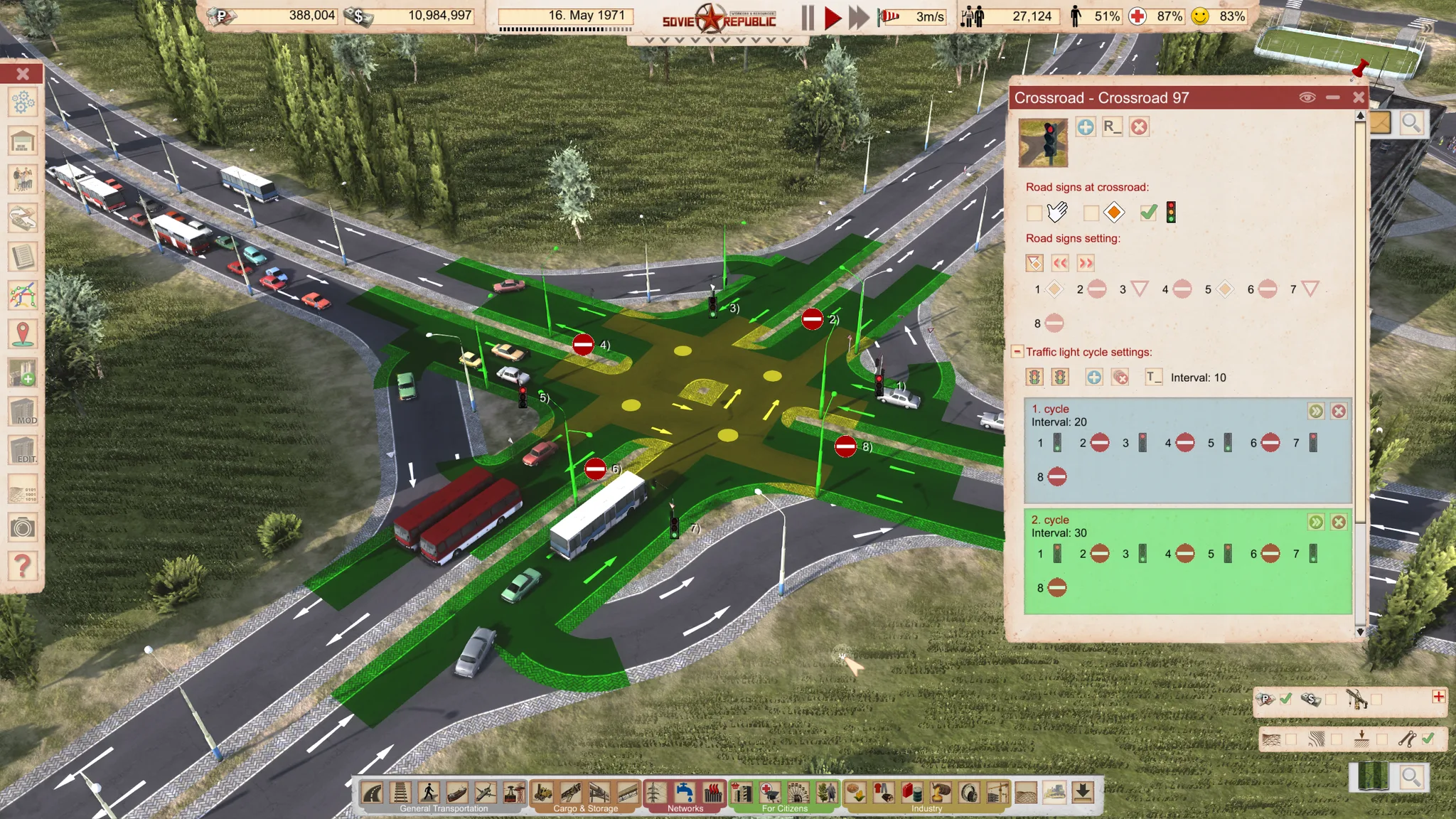Delete the 2. cycle with its X button
Image resolution: width=1456 pixels, height=819 pixels.
pos(1339,522)
